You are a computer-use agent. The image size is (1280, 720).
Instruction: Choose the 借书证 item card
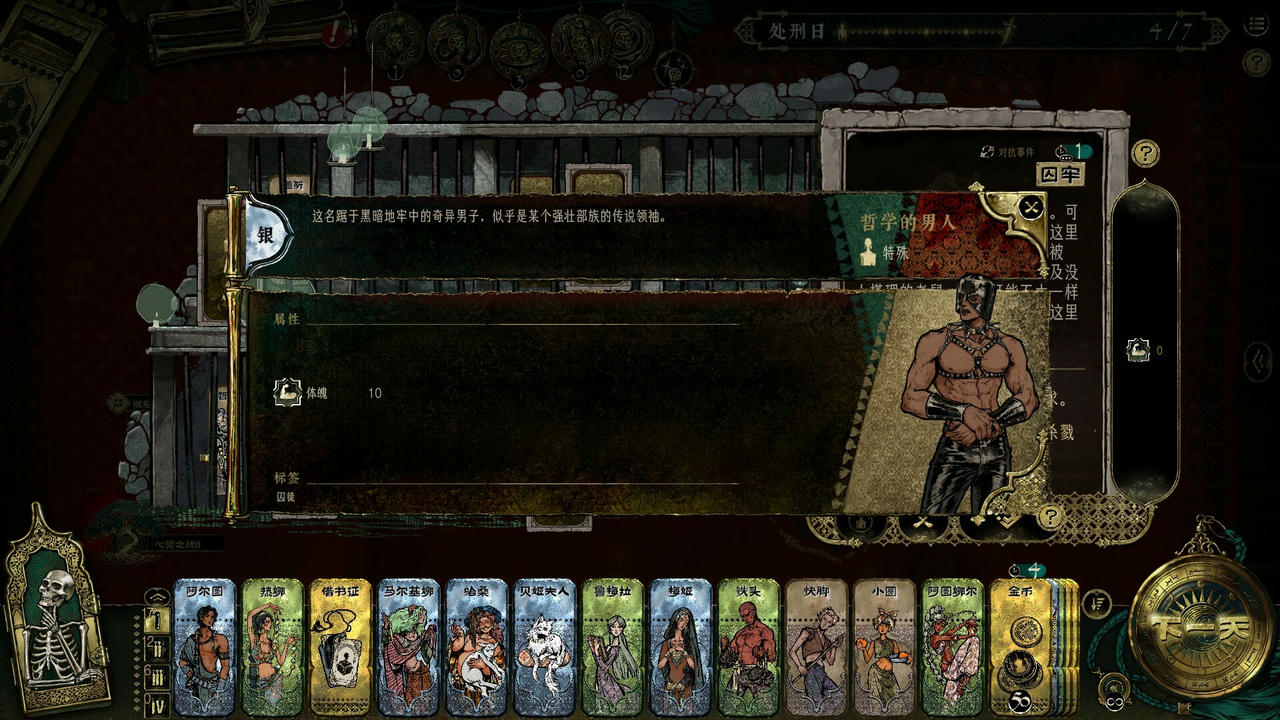pyautogui.click(x=340, y=647)
